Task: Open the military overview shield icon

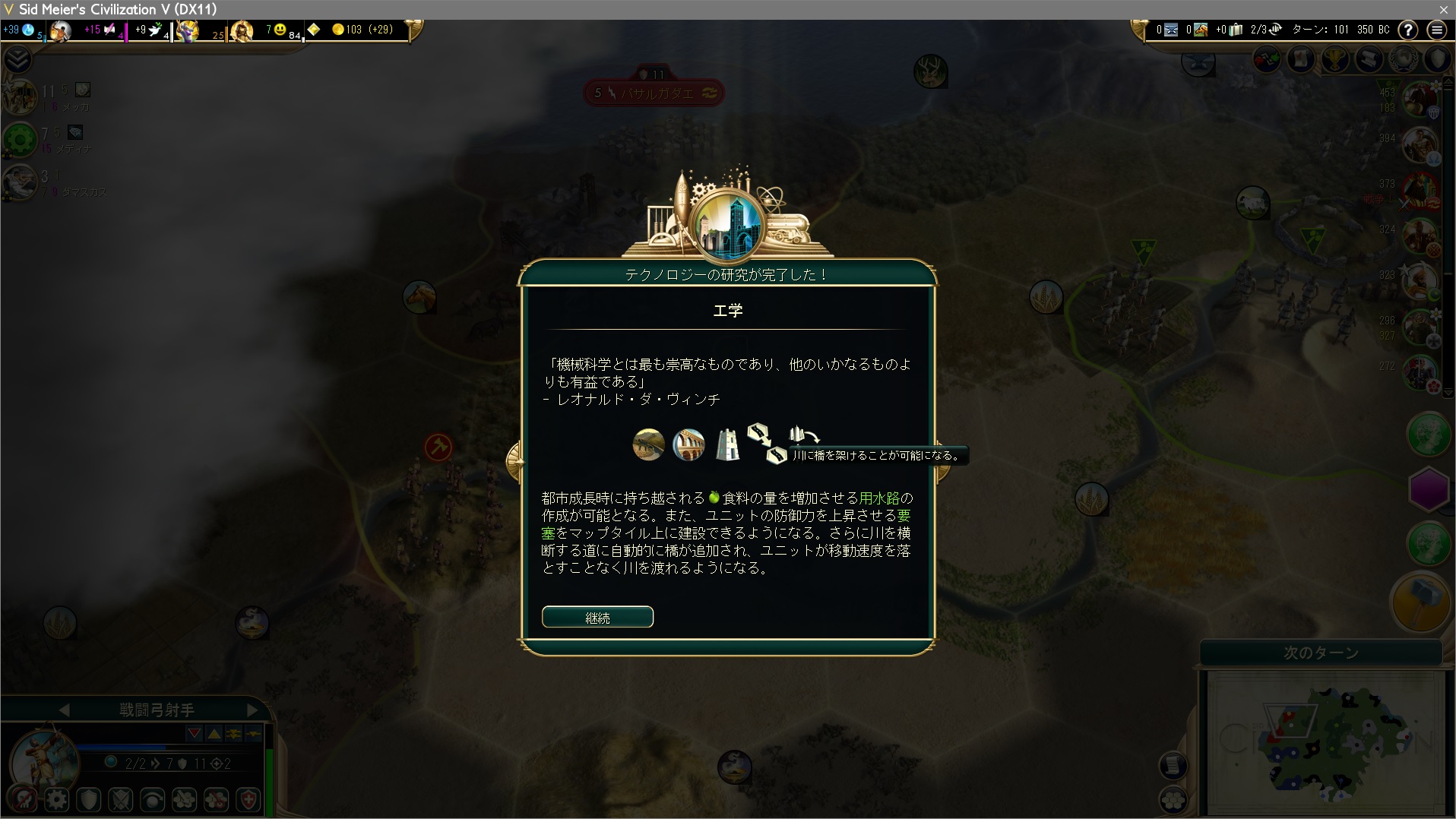Action: click(1439, 58)
